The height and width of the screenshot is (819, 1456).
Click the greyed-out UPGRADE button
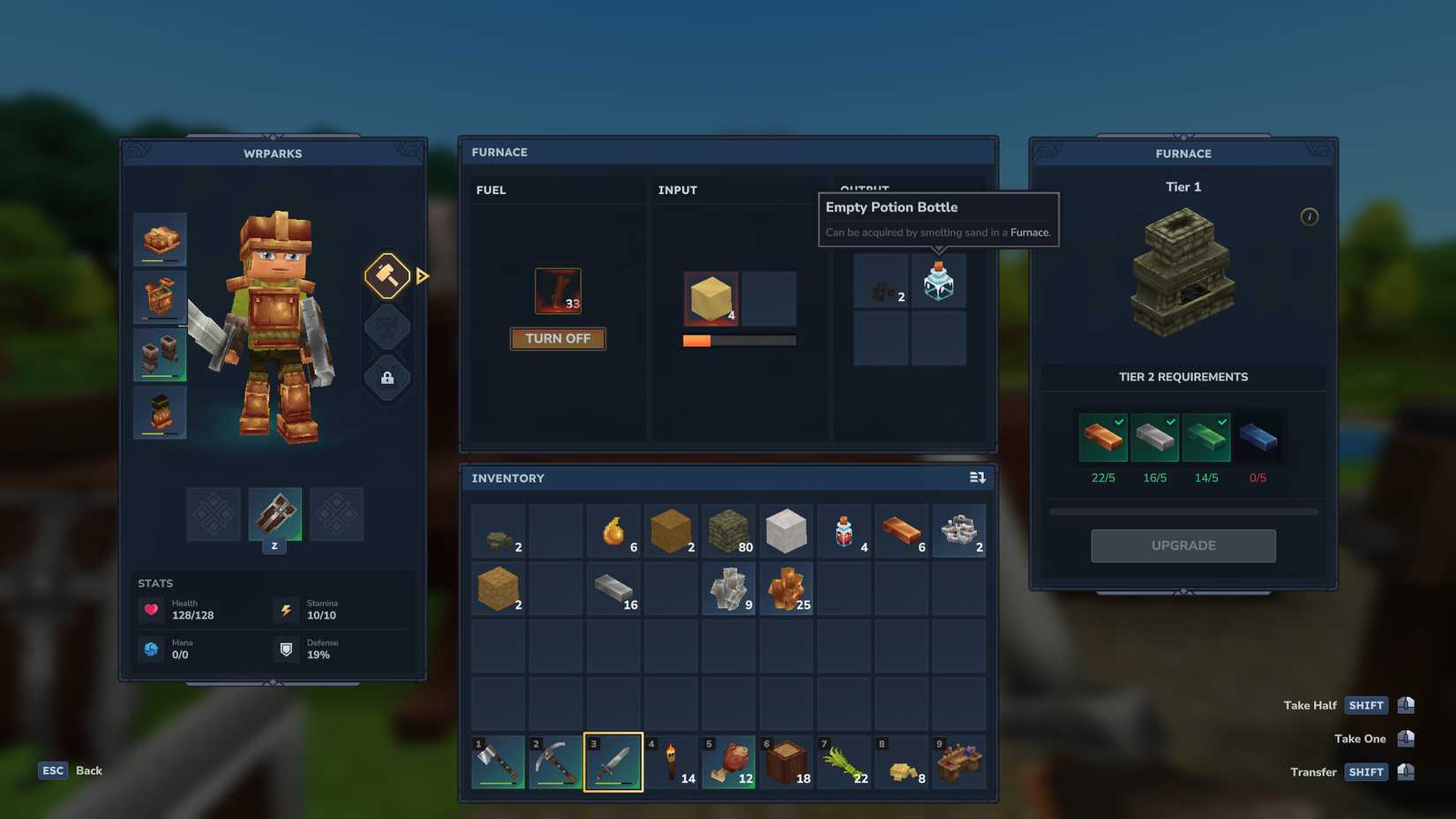[x=1182, y=545]
